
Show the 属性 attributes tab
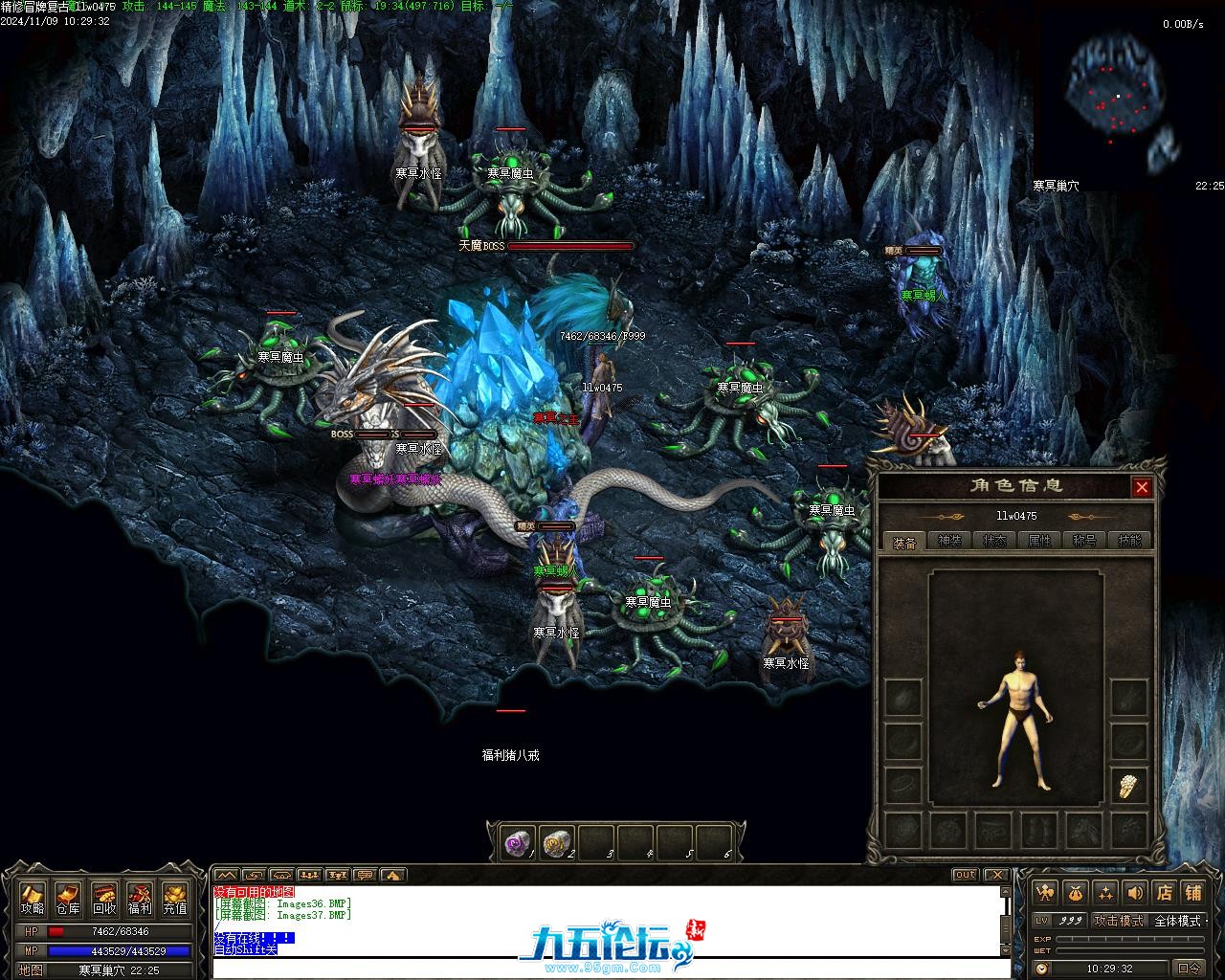click(x=1039, y=541)
